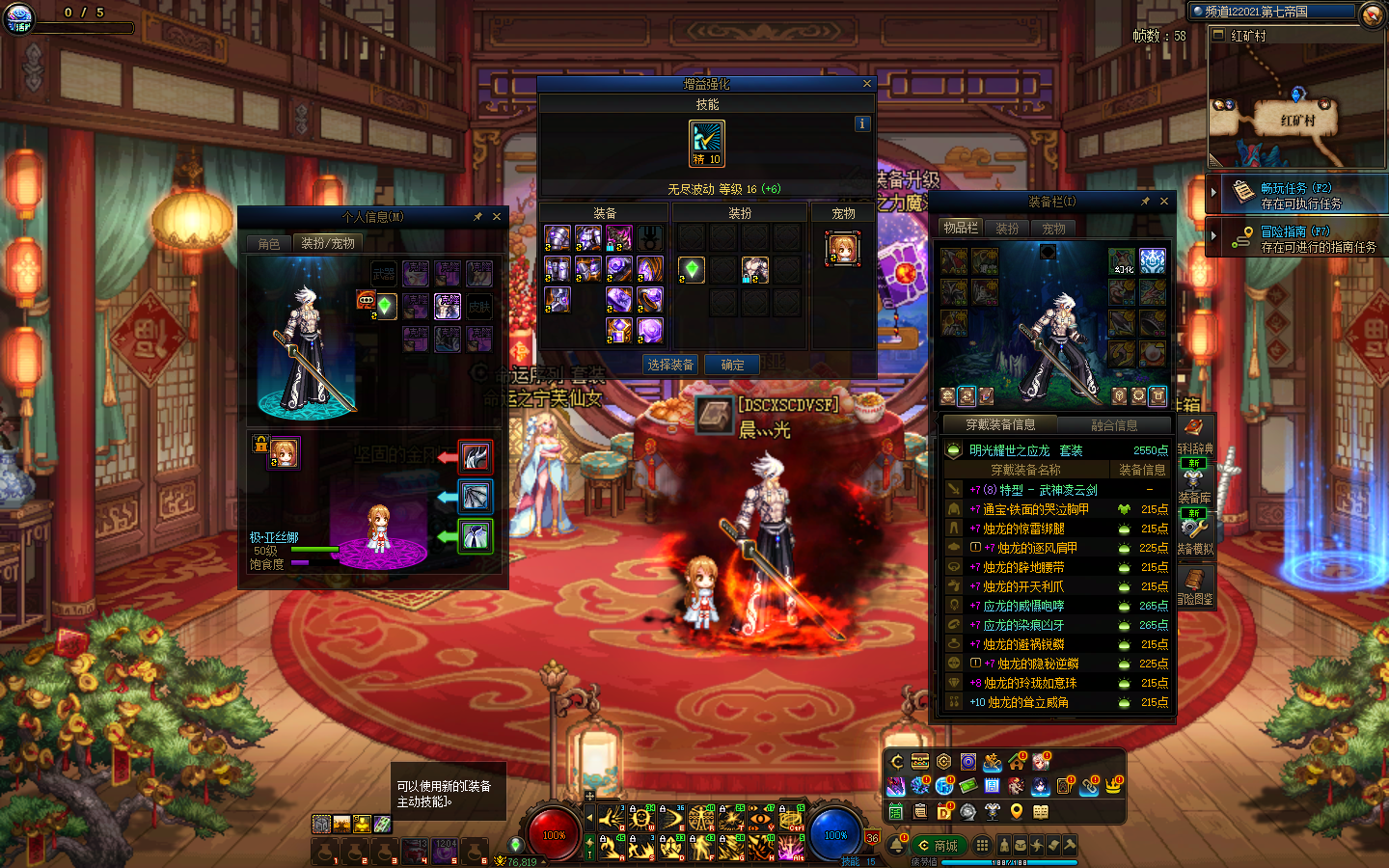Click the 选择装备 button
Image resolution: width=1389 pixels, height=868 pixels.
pos(670,365)
